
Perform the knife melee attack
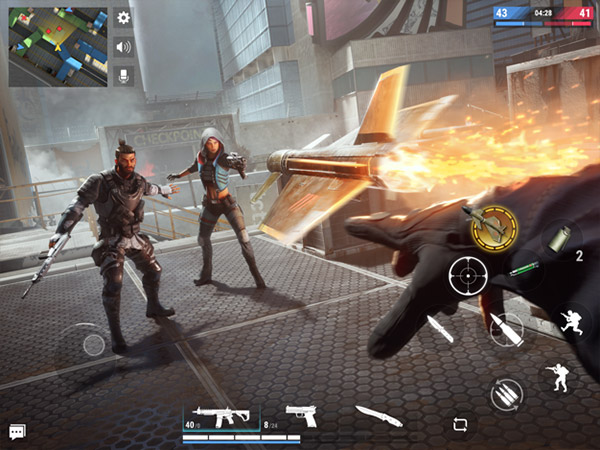pyautogui.click(x=439, y=328)
